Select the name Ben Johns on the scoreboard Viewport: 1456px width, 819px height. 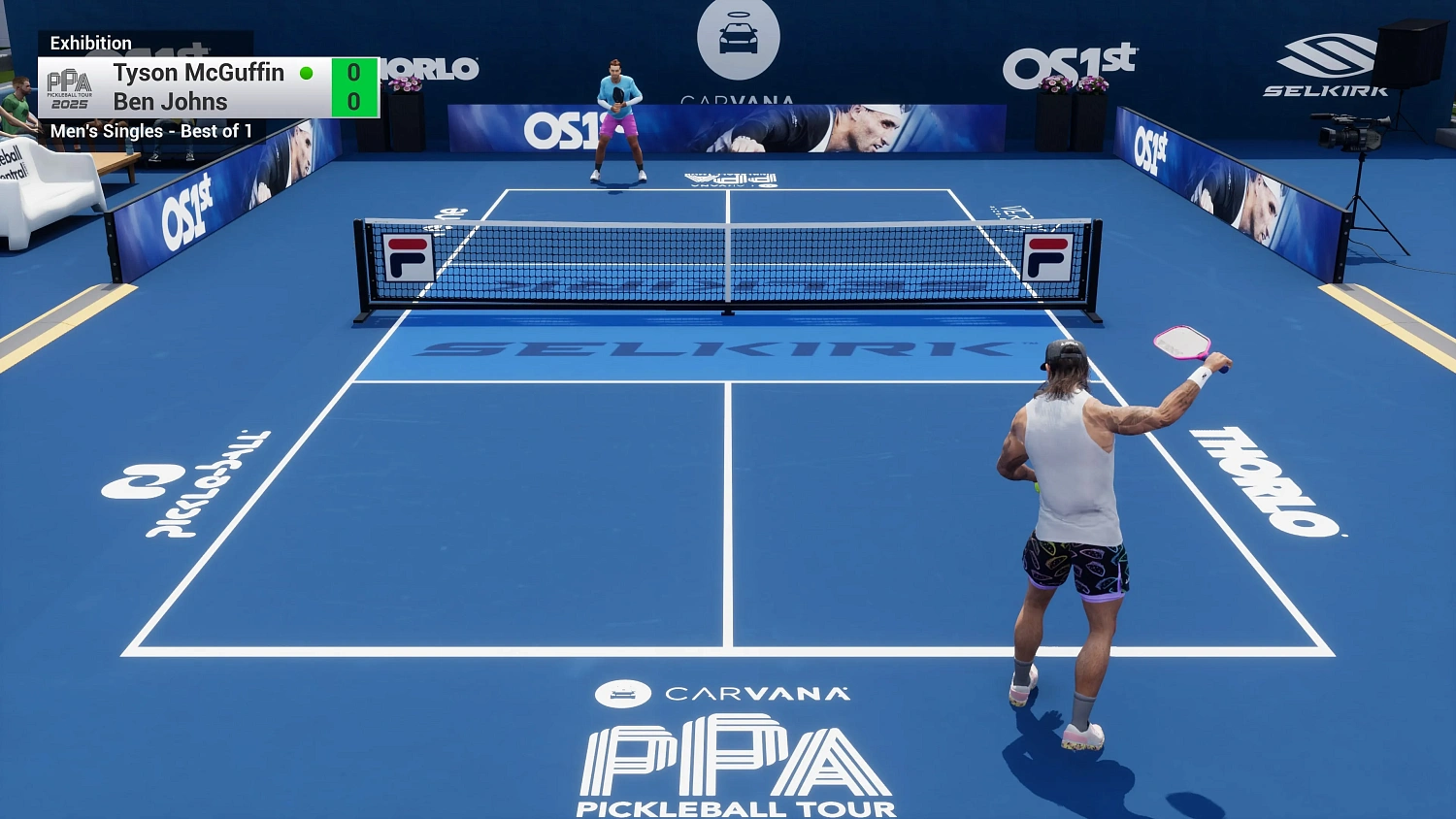click(169, 101)
